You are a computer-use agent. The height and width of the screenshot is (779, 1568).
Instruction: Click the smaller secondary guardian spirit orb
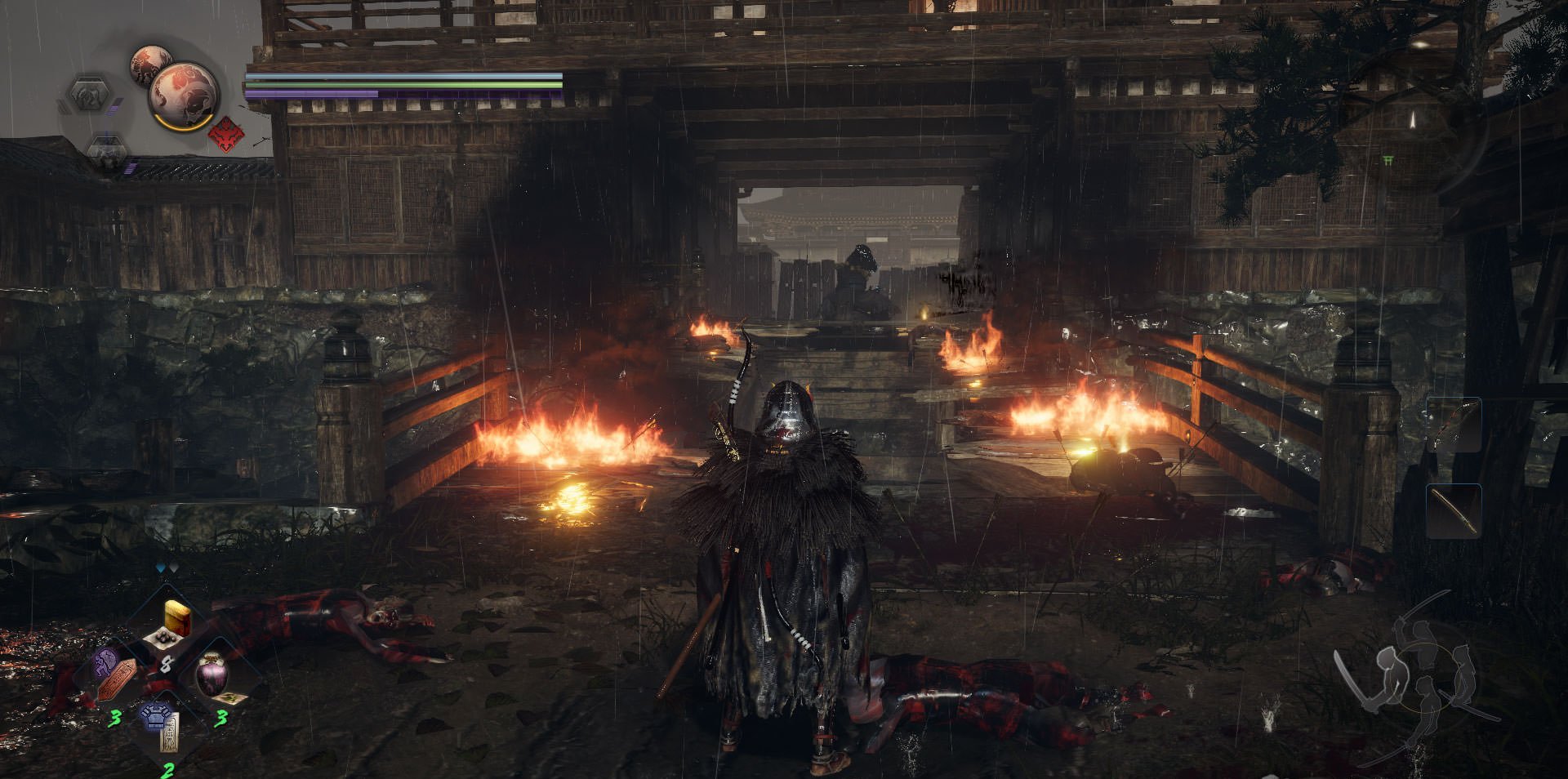150,64
